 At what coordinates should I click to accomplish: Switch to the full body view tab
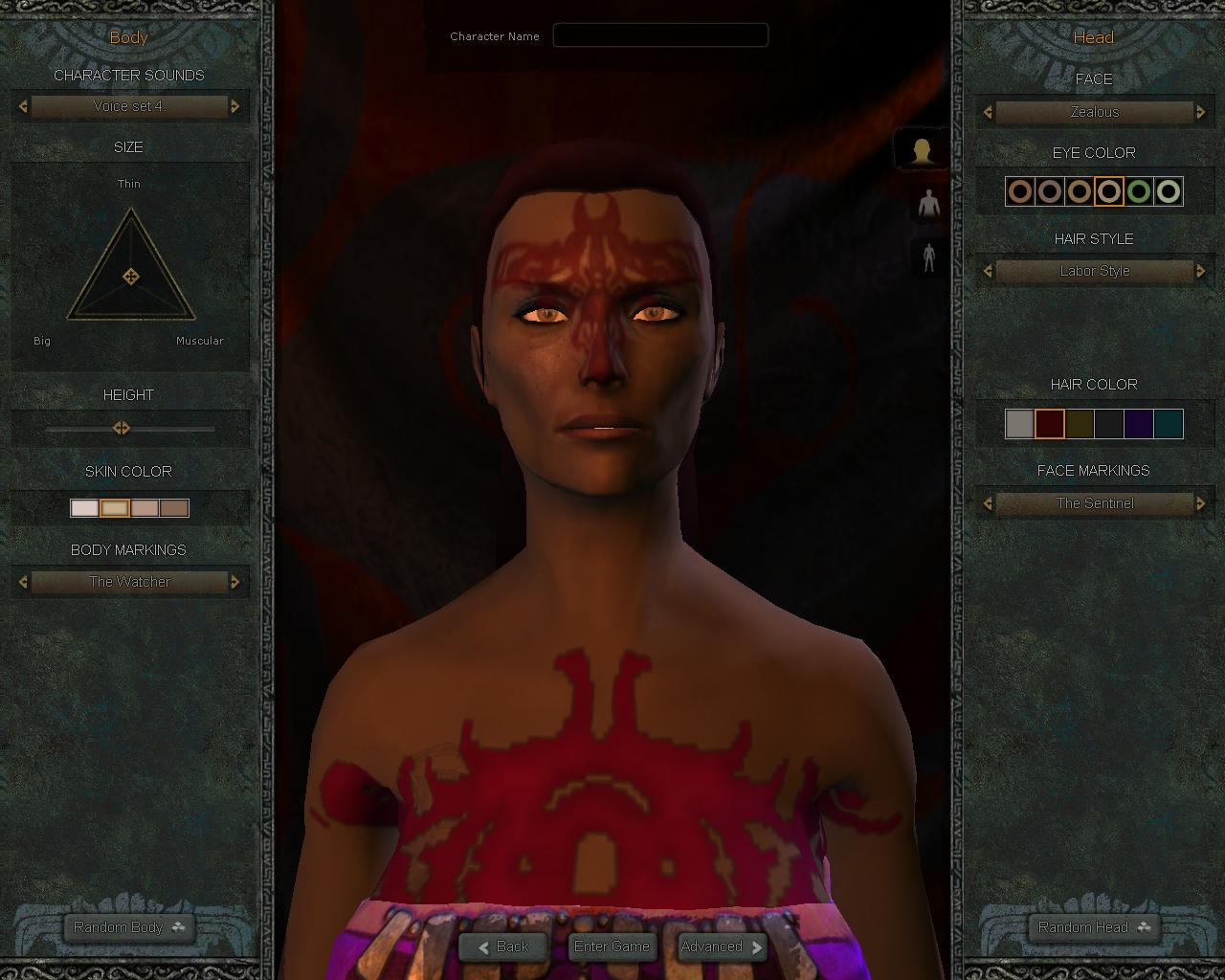click(928, 257)
